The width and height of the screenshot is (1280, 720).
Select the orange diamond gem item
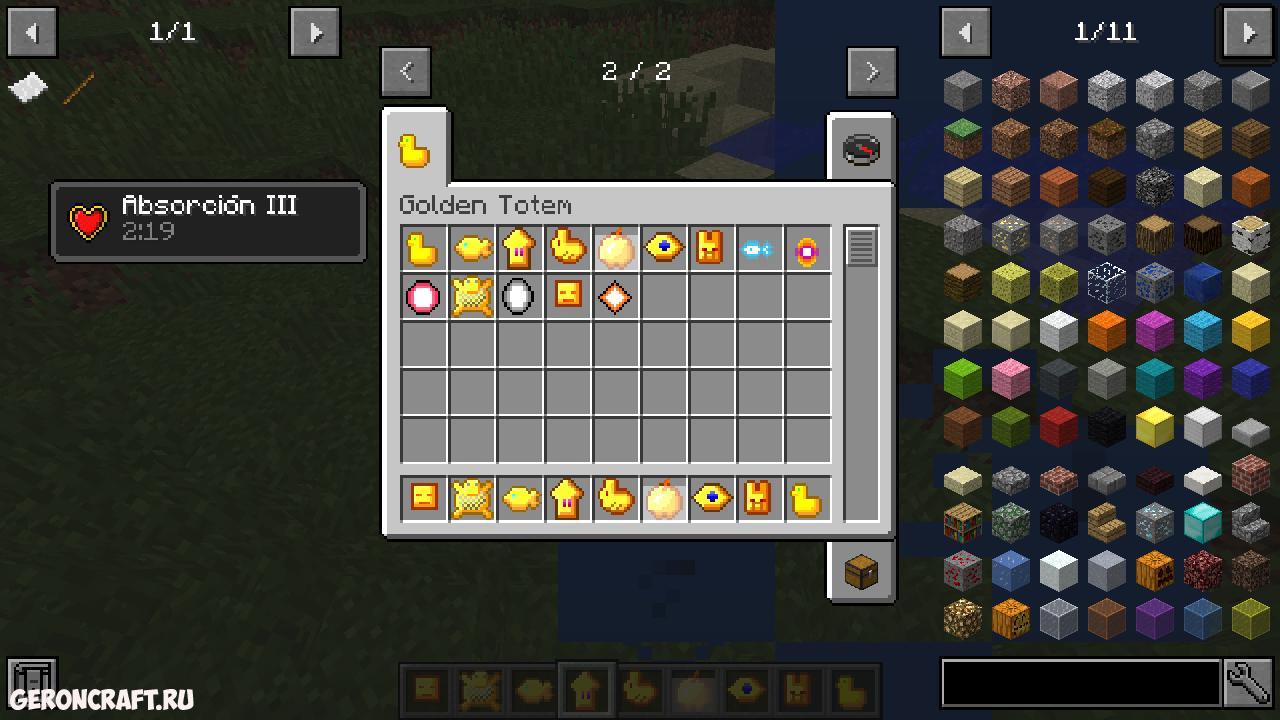(614, 297)
